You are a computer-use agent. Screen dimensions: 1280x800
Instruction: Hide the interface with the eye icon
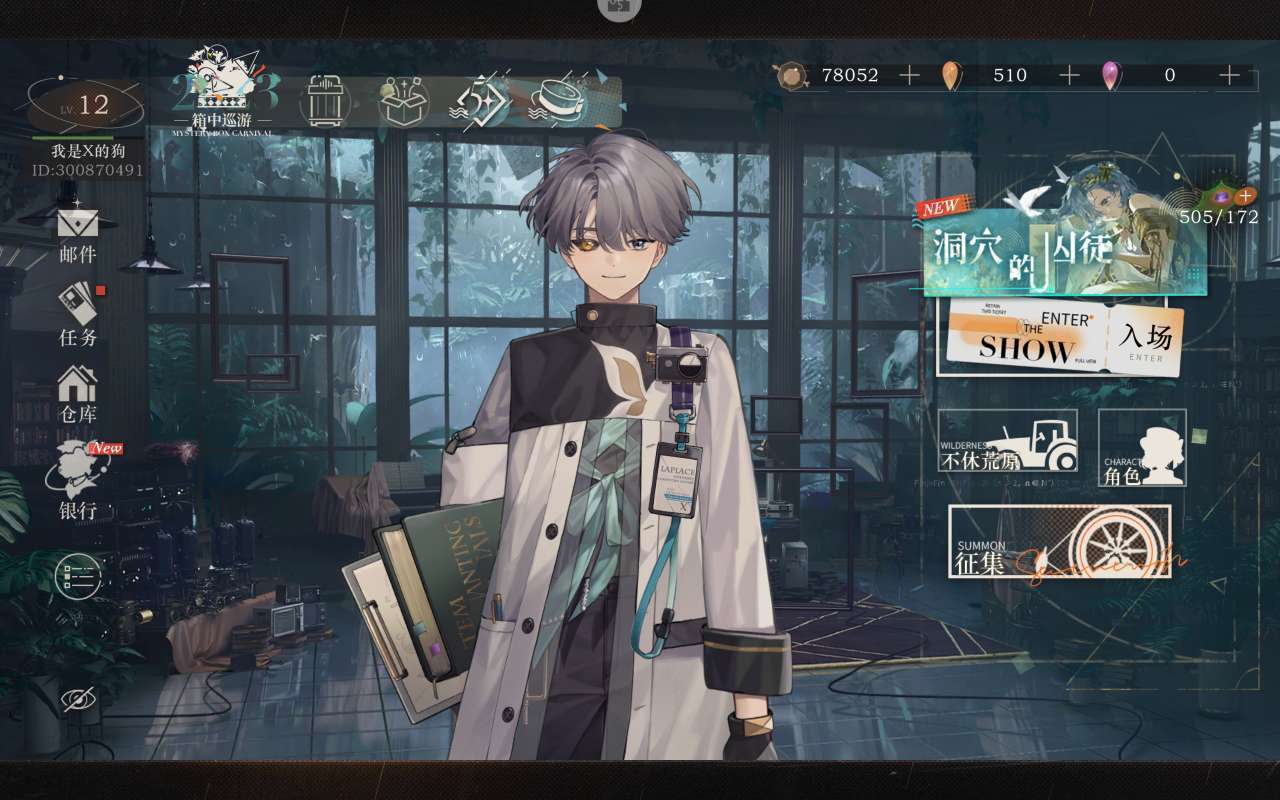click(x=79, y=700)
